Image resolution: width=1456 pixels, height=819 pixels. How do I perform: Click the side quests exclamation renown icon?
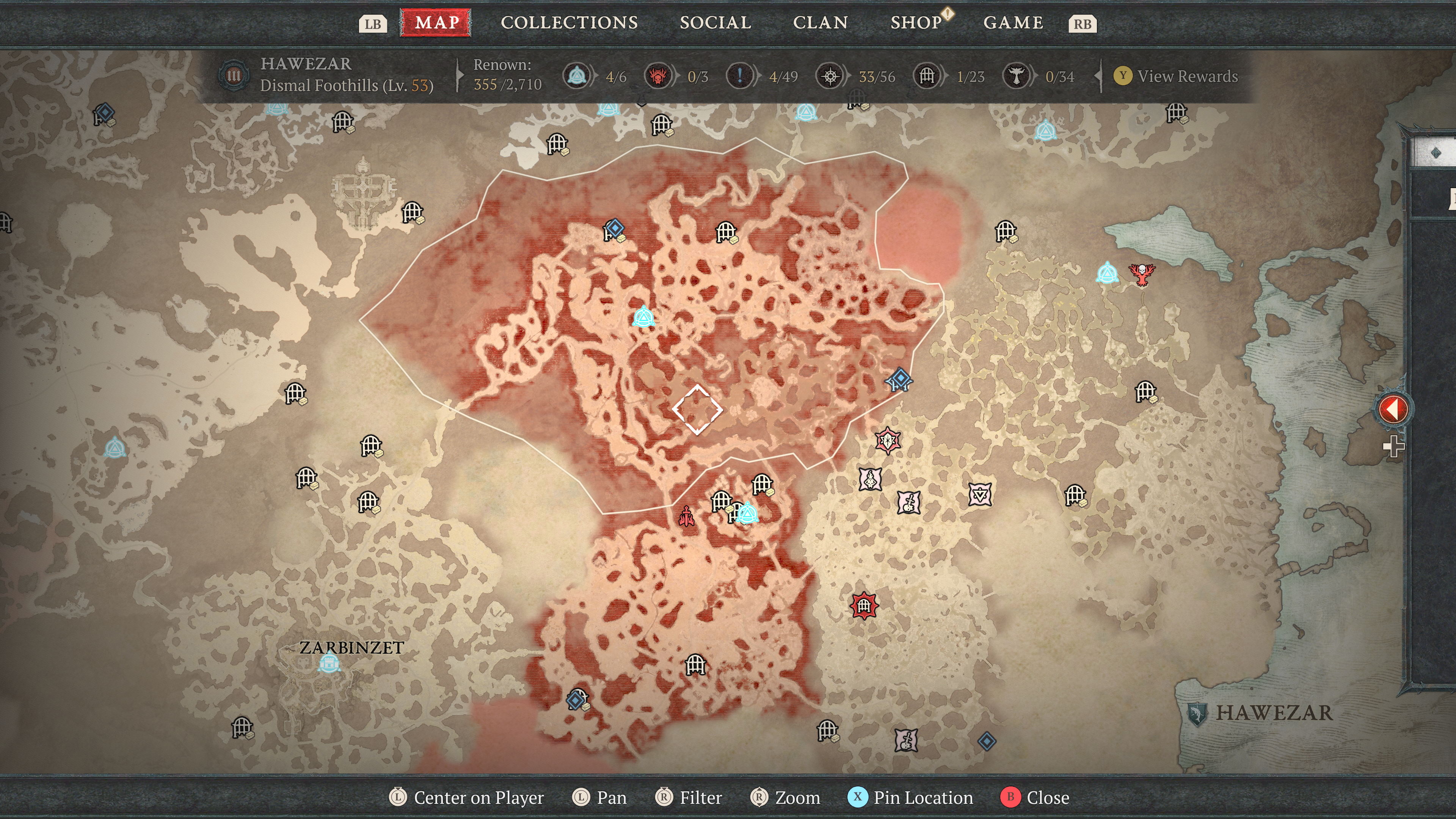click(739, 76)
